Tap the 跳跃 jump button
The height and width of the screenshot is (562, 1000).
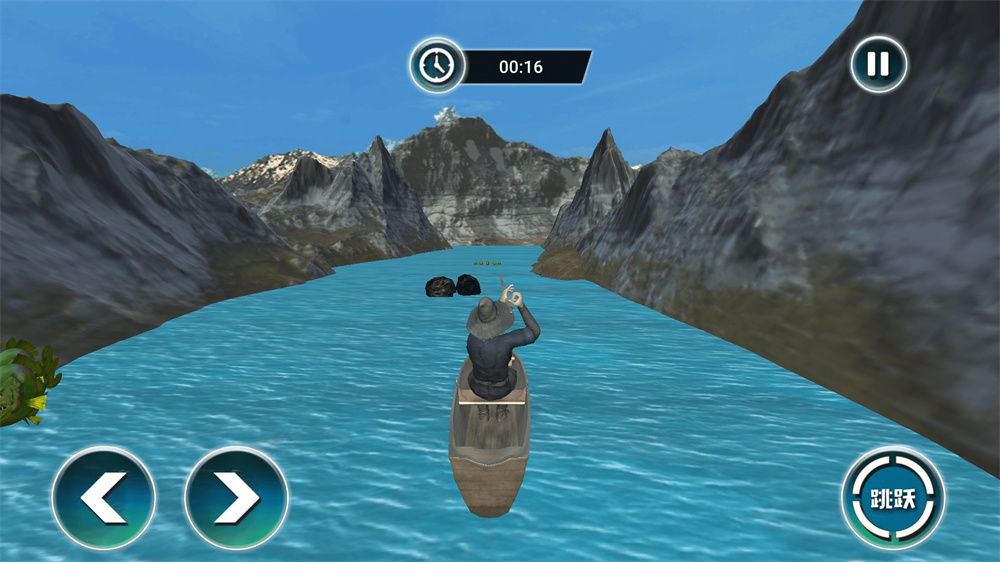893,498
